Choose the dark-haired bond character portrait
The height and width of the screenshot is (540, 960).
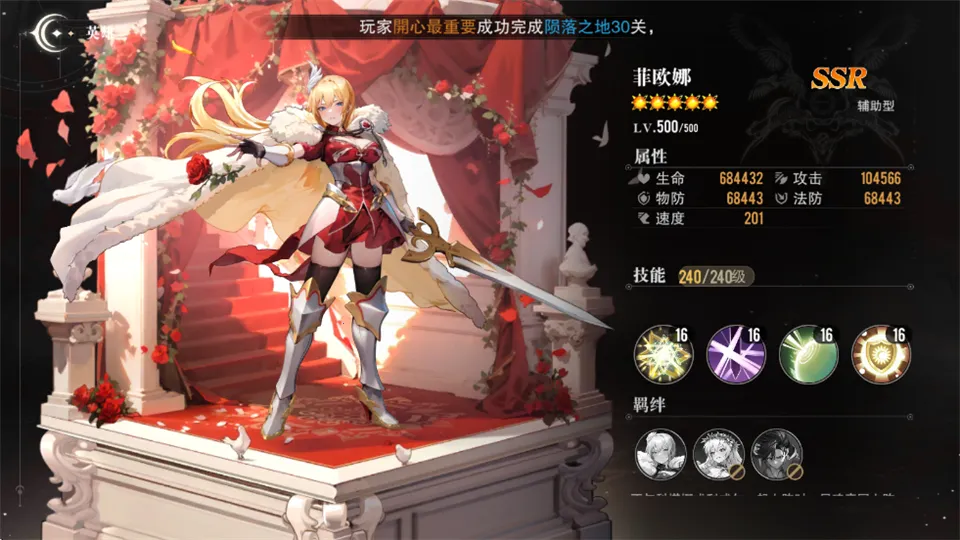(775, 454)
